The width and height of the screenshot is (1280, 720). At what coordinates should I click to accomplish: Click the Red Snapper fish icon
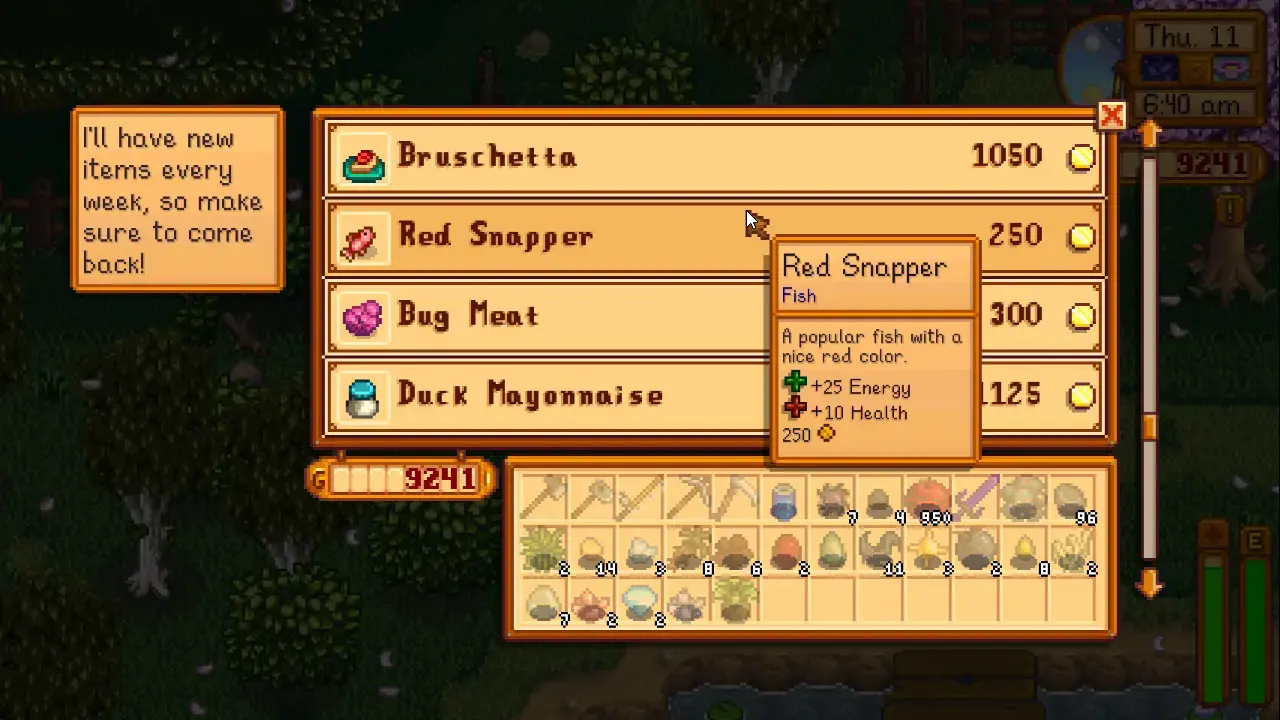pyautogui.click(x=361, y=237)
